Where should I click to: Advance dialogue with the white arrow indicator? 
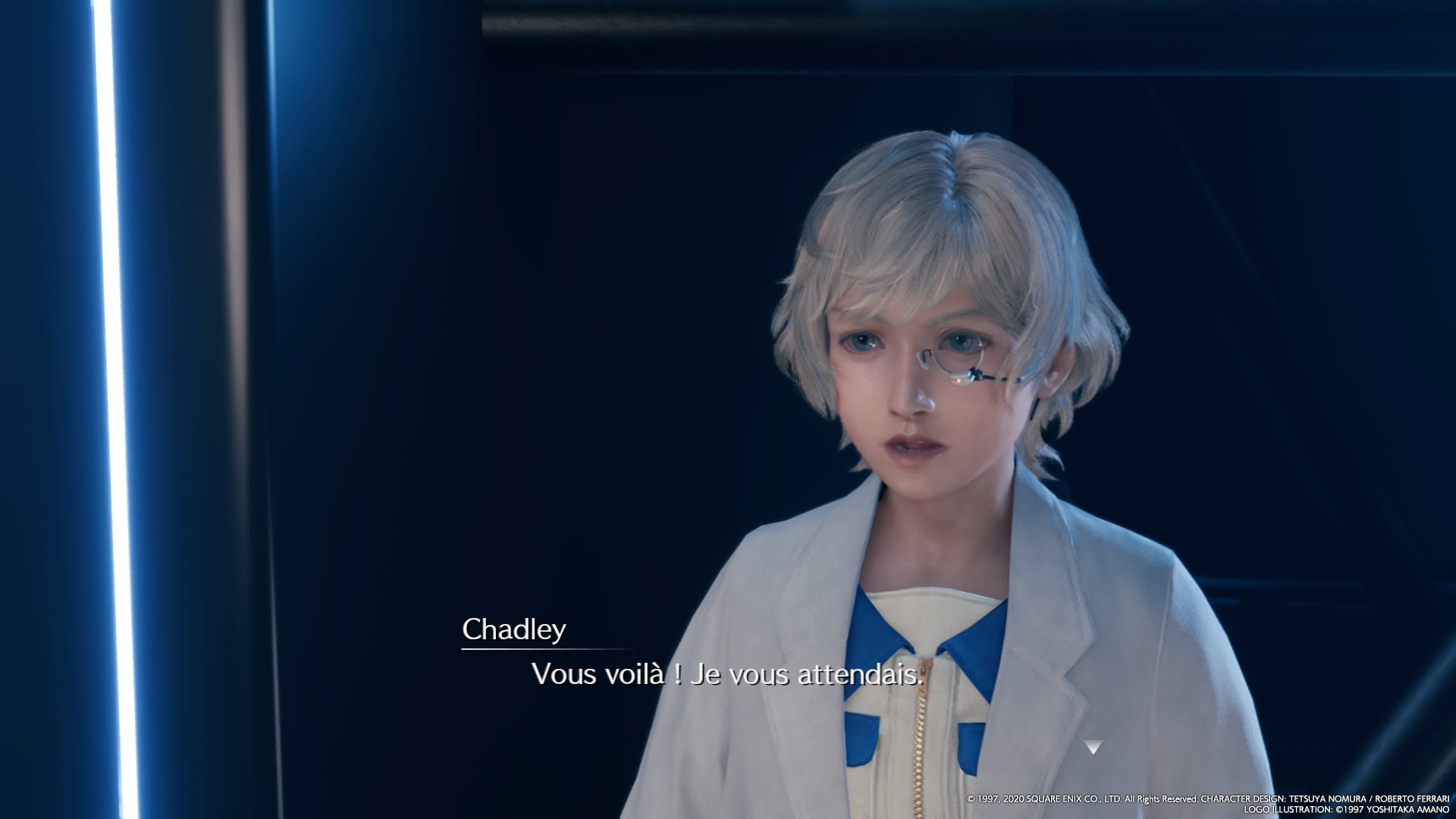coord(1093,748)
